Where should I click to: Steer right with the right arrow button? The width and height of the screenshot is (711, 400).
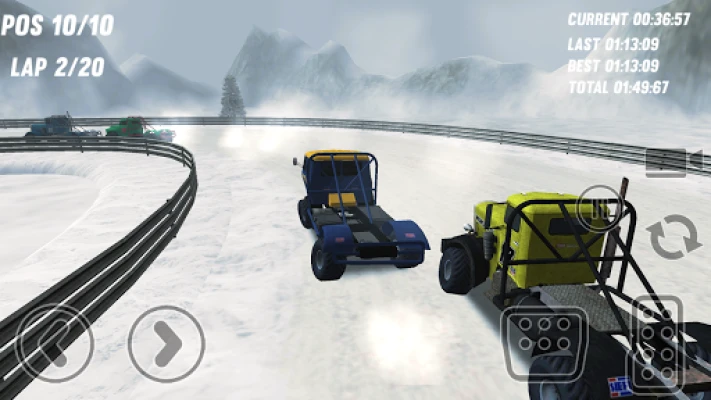point(167,343)
